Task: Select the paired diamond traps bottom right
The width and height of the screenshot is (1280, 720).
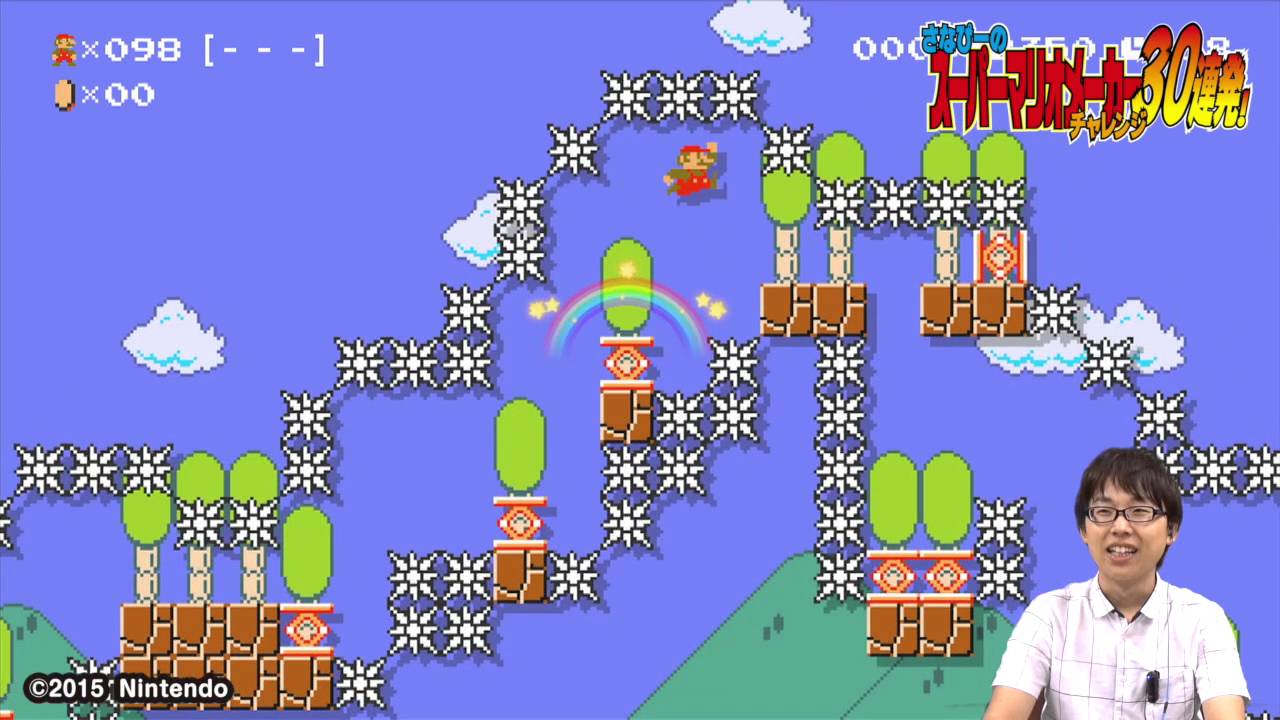Action: pyautogui.click(x=918, y=573)
